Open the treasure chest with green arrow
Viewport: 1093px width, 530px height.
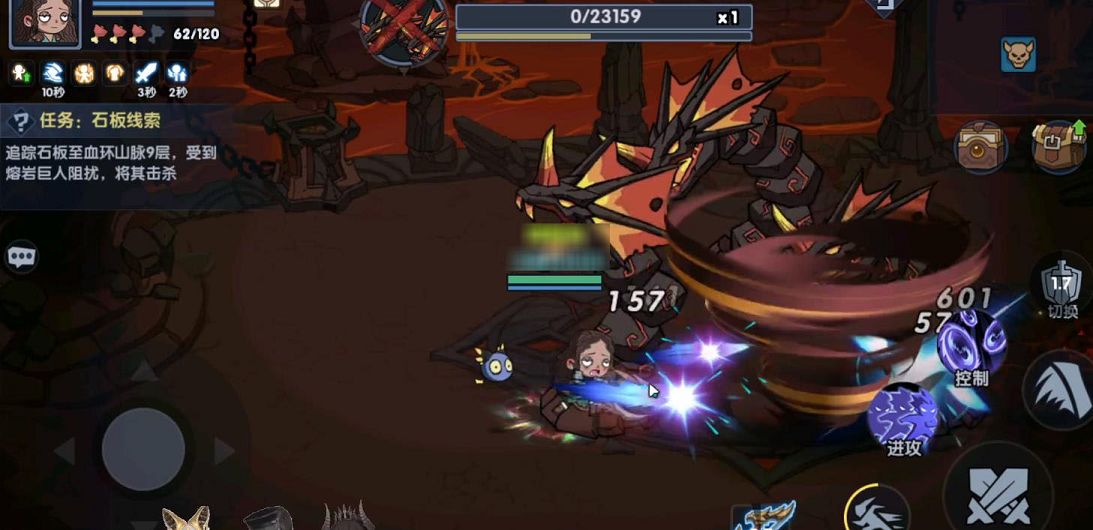[1059, 146]
